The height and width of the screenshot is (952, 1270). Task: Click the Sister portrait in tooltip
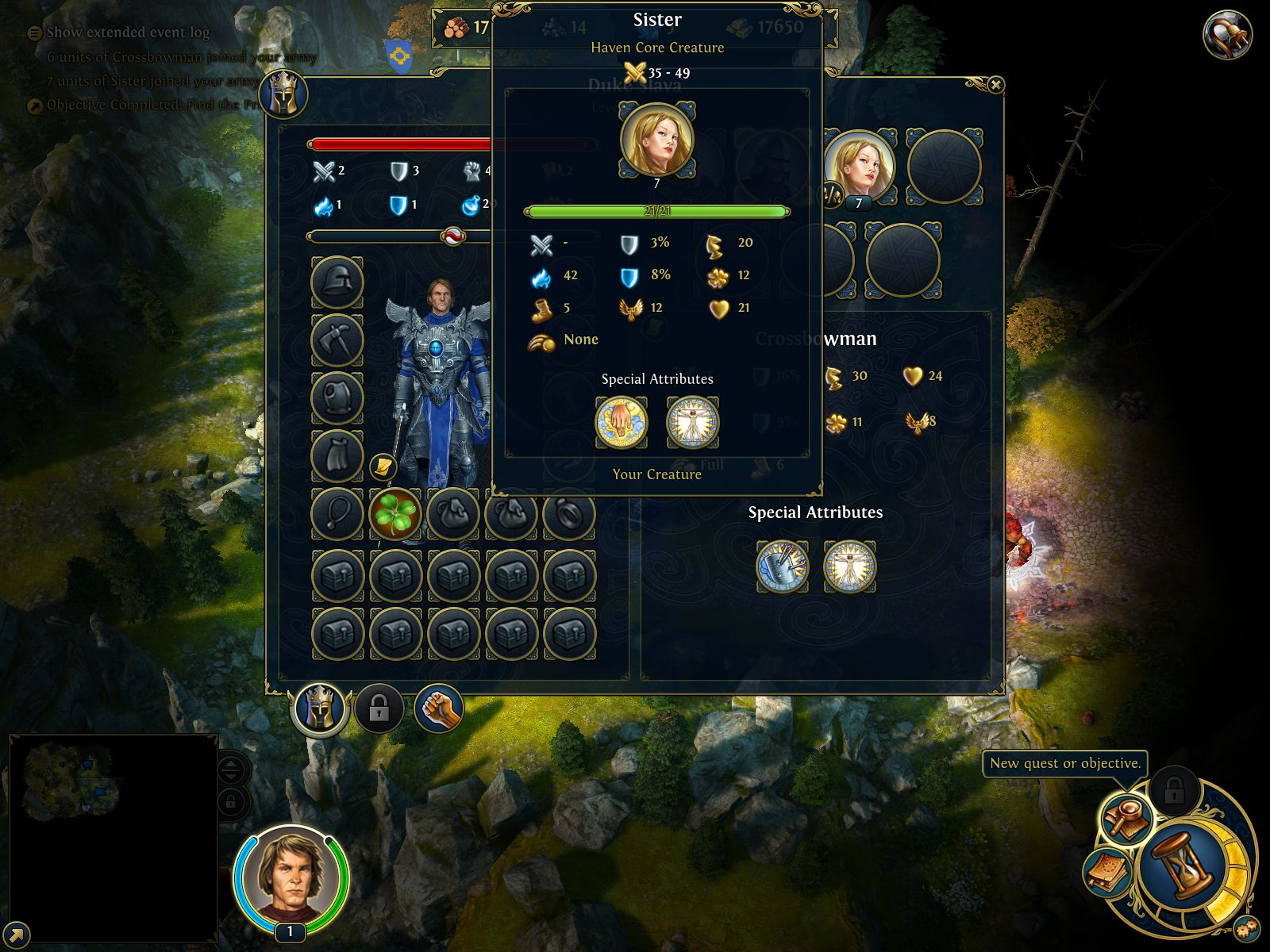click(x=656, y=140)
